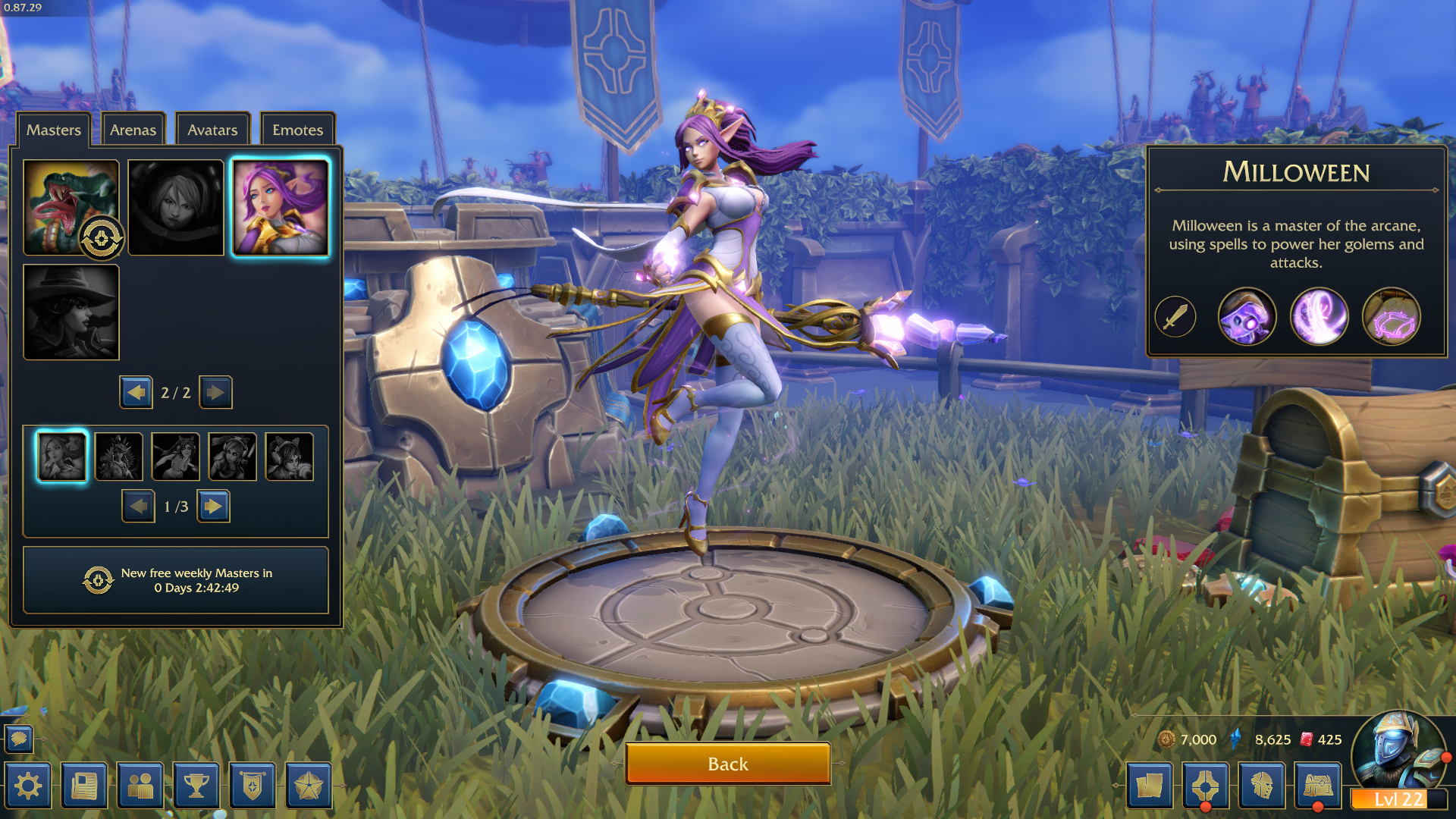The image size is (1456, 819).
Task: Advance the skins list to the next page
Action: [x=215, y=506]
